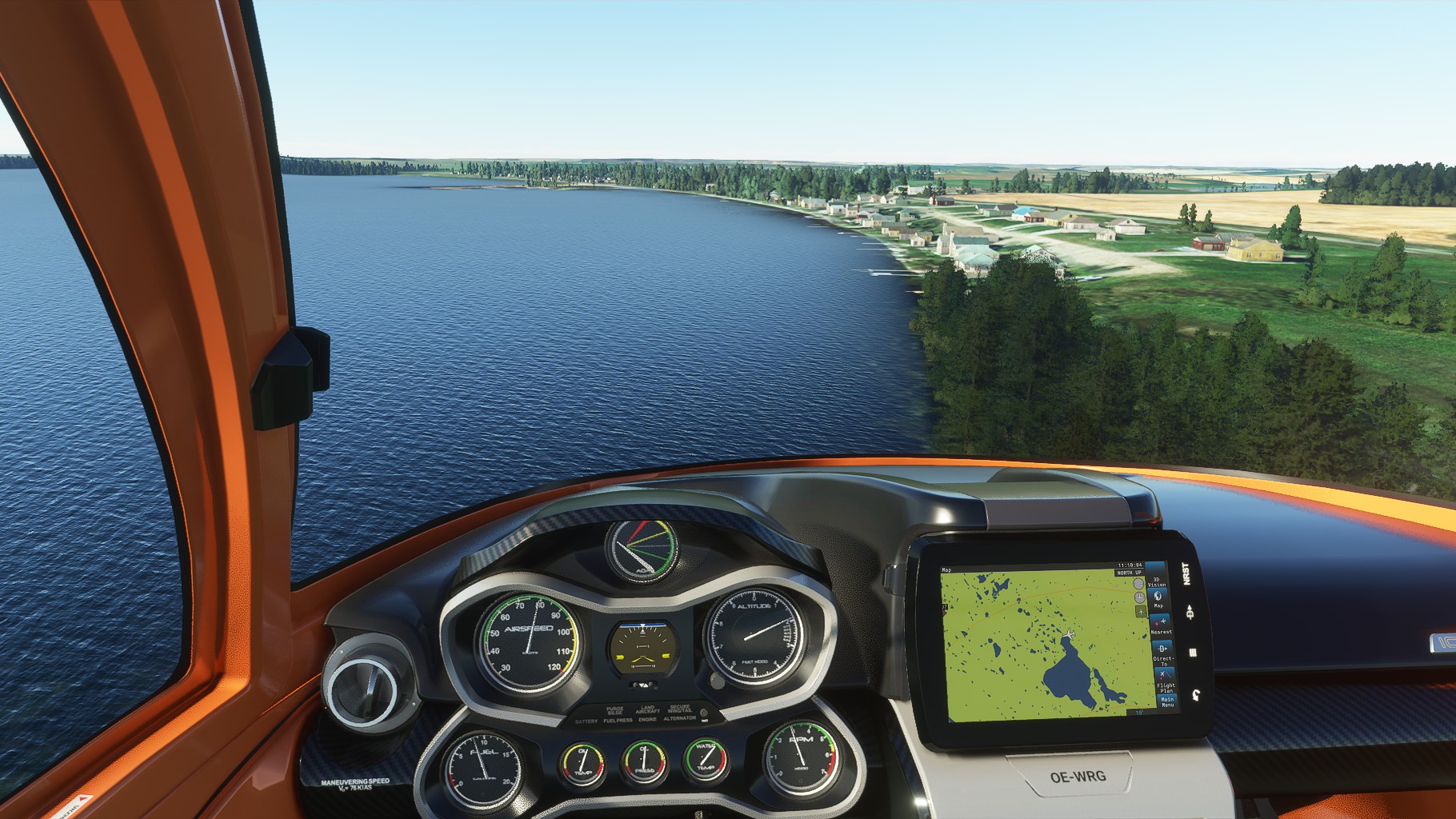Click the NRST bezel key
The image size is (1456, 819).
coord(1186,573)
